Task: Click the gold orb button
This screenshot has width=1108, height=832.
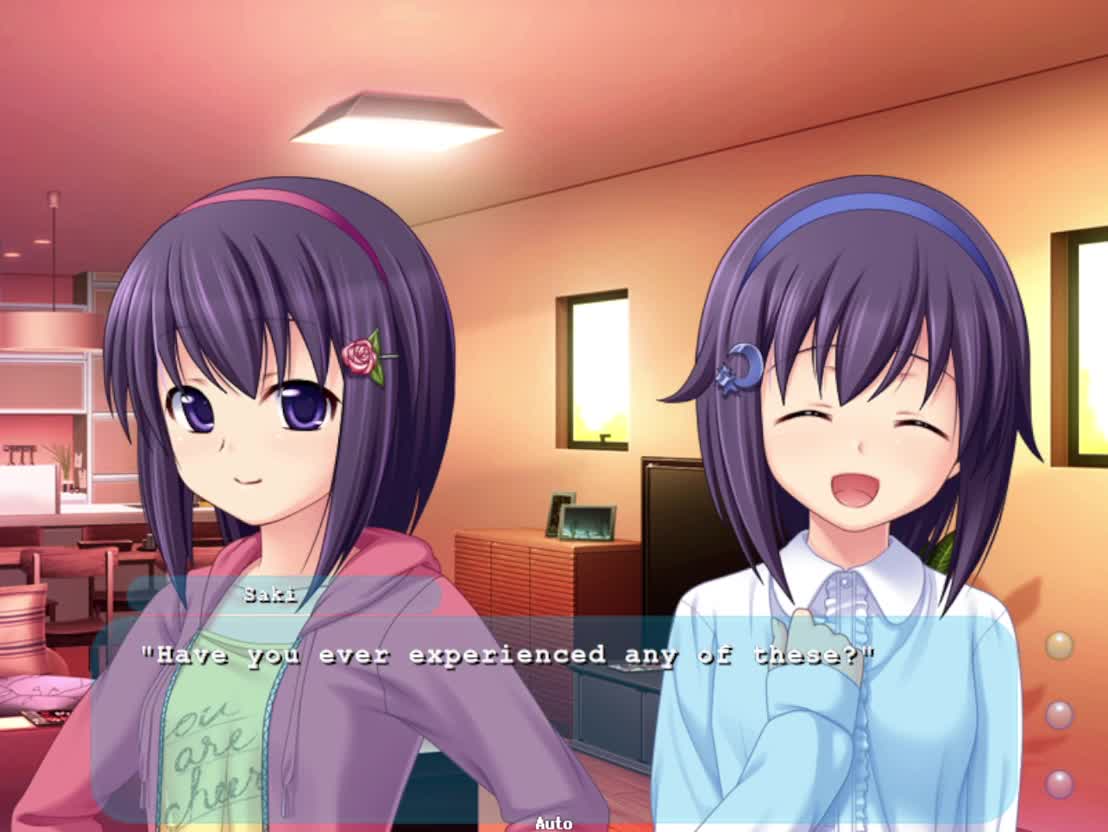Action: pos(1059,646)
